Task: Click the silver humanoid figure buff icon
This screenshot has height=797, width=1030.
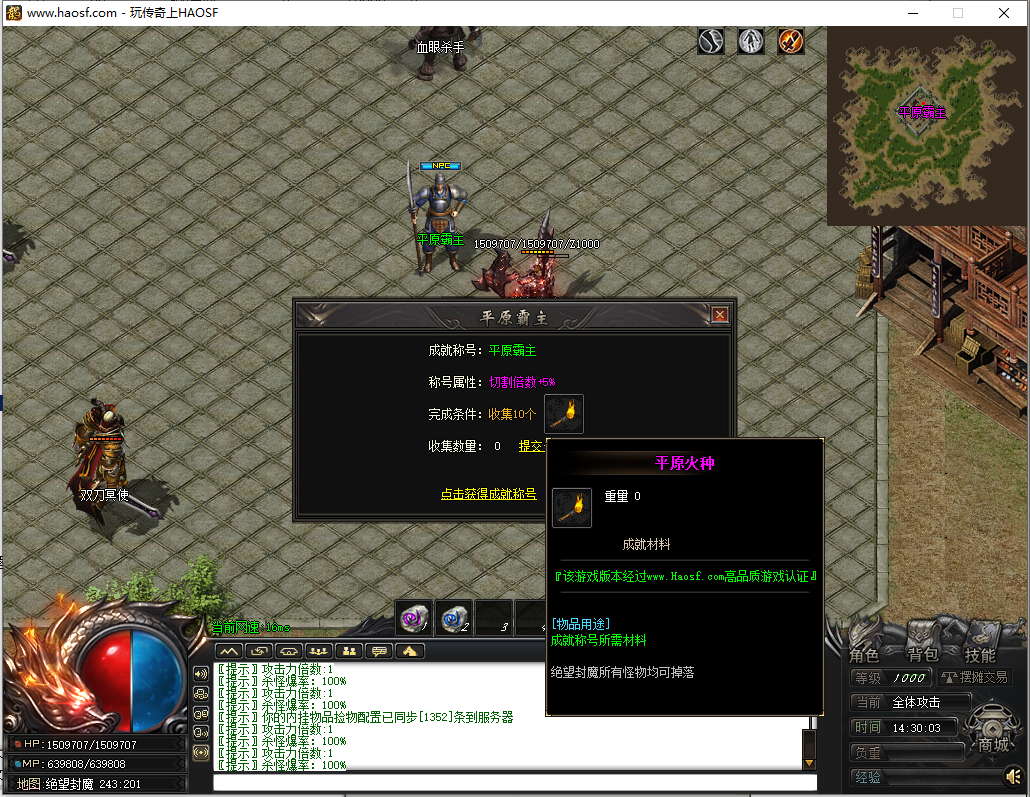Action: click(x=751, y=41)
